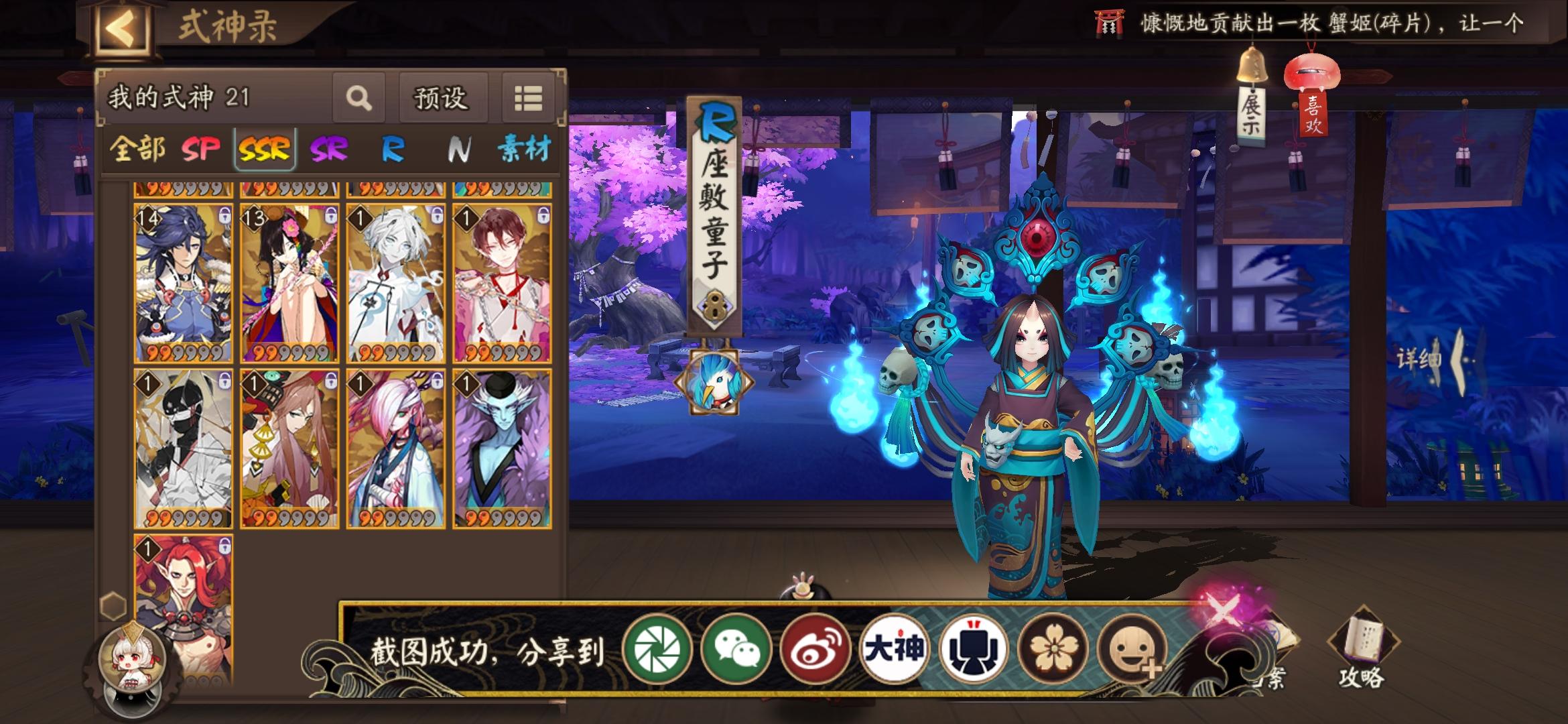Open the list view options icon

pos(529,99)
